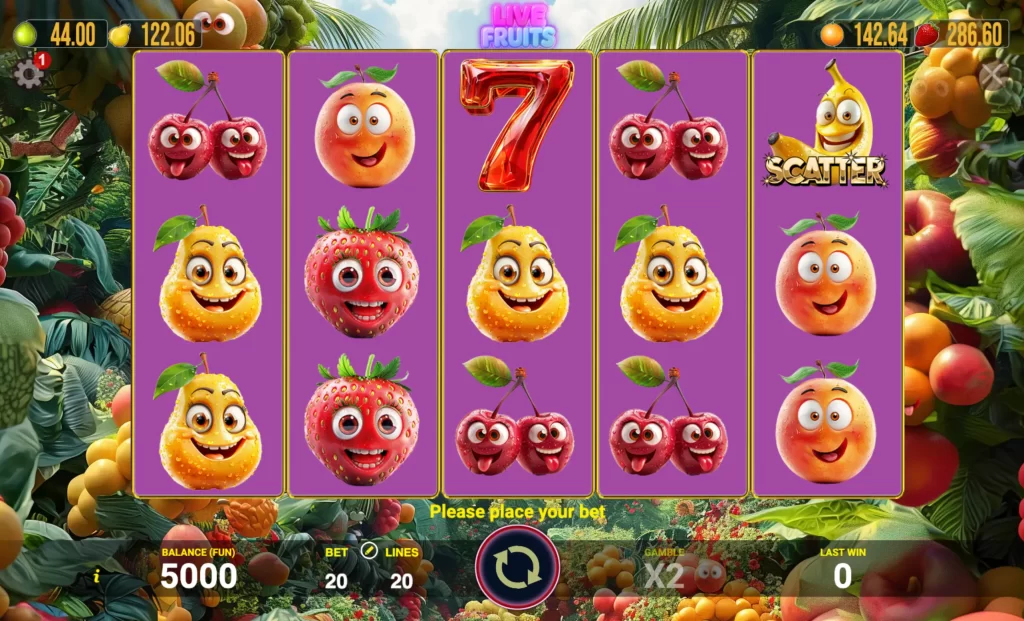Spin the reels with the circular arrows button
This screenshot has width=1024, height=621.
click(517, 567)
